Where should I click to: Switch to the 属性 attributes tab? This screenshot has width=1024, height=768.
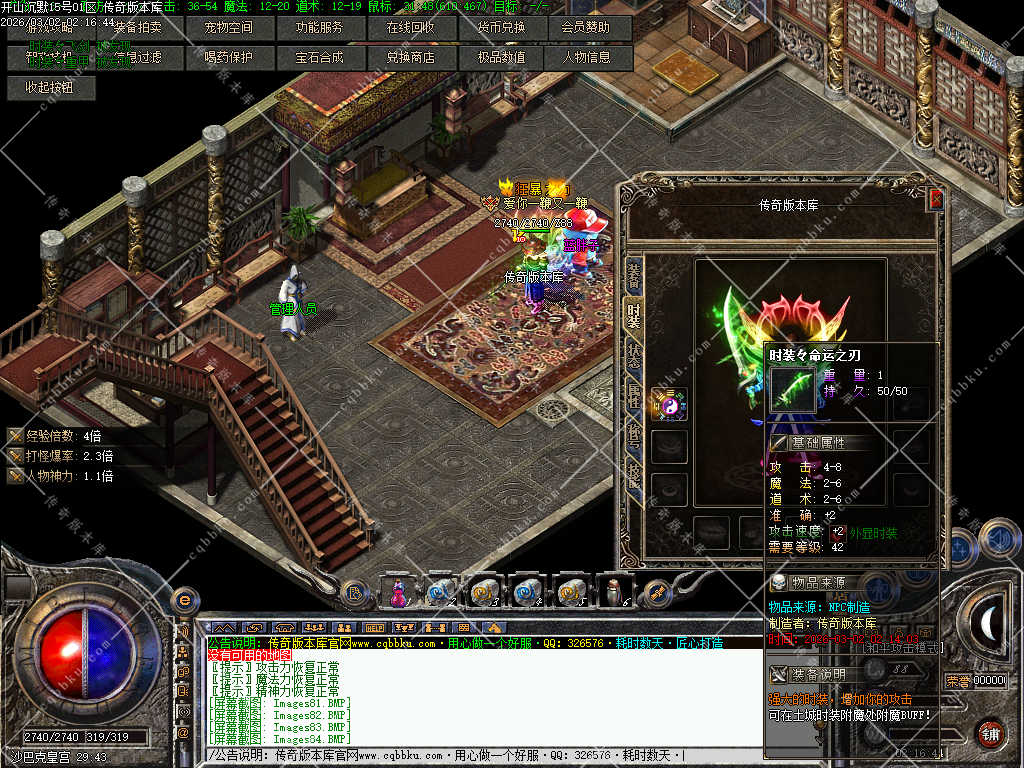point(634,397)
